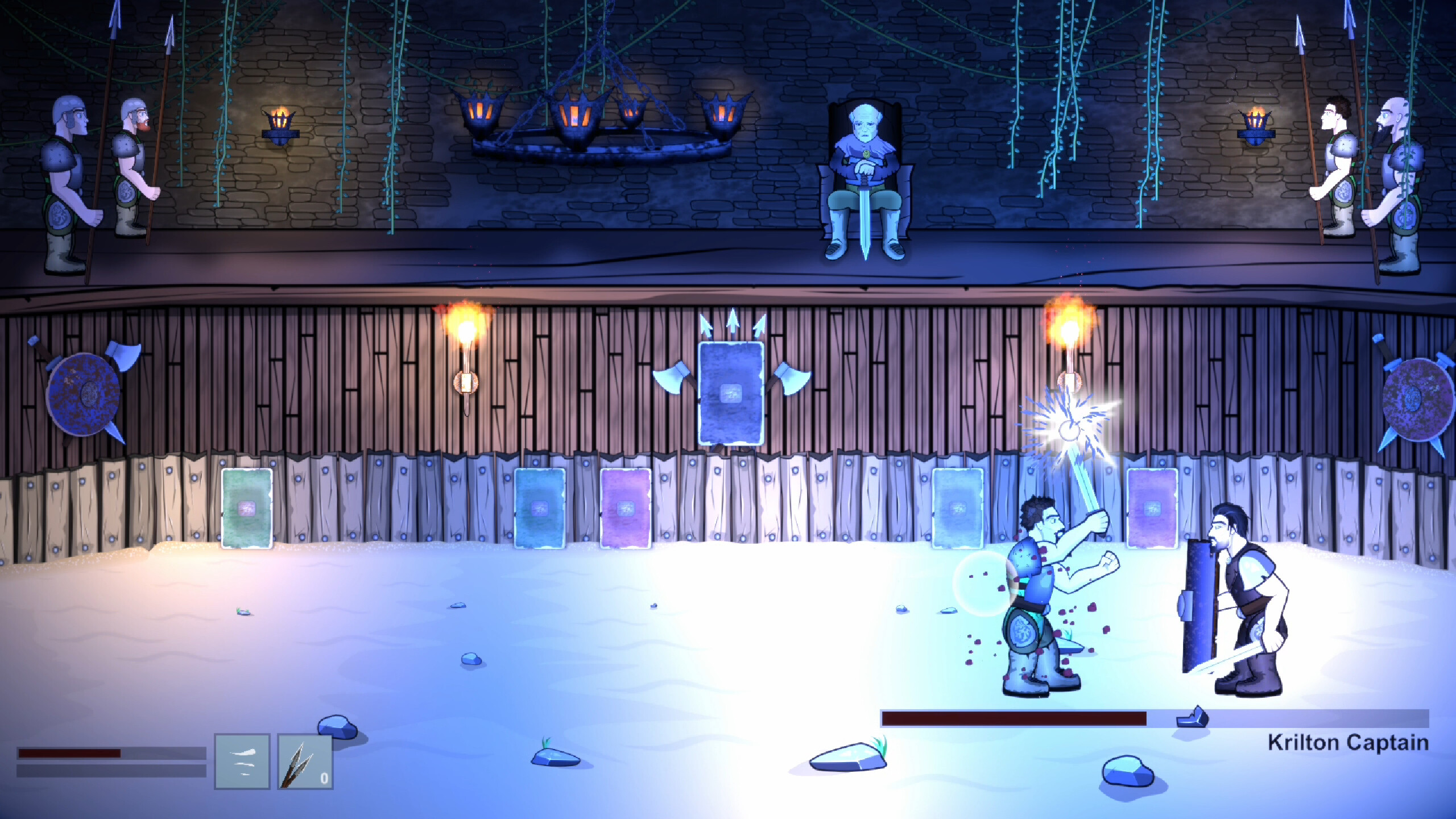Click the wall torch above the arena fence
The width and height of the screenshot is (1456, 819).
[x=466, y=341]
